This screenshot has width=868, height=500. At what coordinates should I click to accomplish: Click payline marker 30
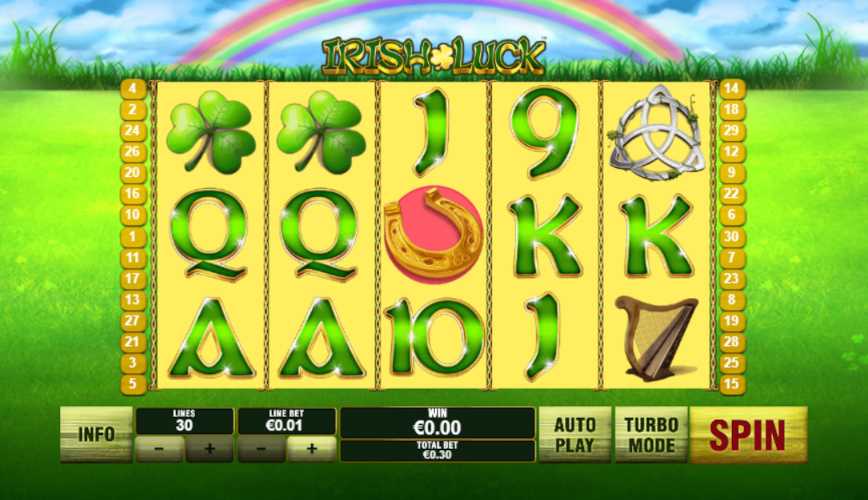click(731, 236)
